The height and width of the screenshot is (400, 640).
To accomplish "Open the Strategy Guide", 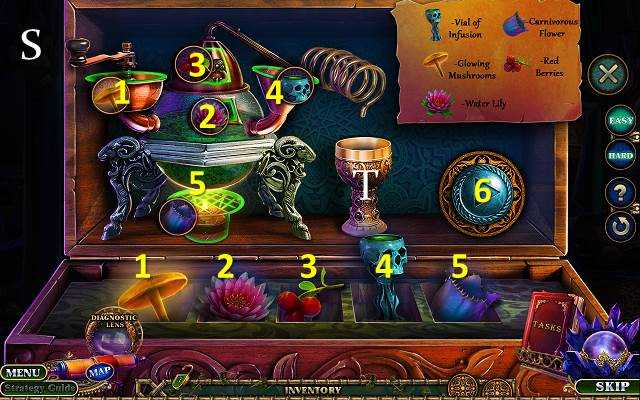I will pos(40,388).
